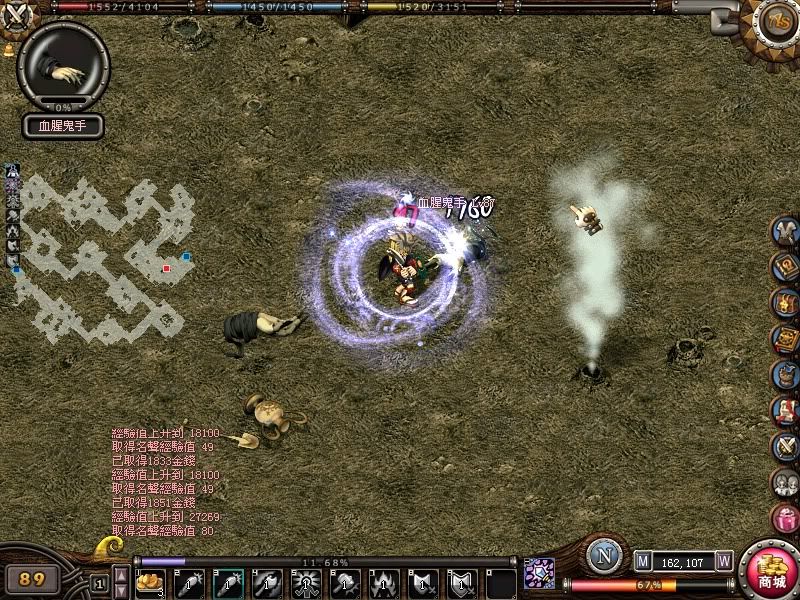The width and height of the screenshot is (800, 600).
Task: Click the level 89 badge
Action: [33, 578]
